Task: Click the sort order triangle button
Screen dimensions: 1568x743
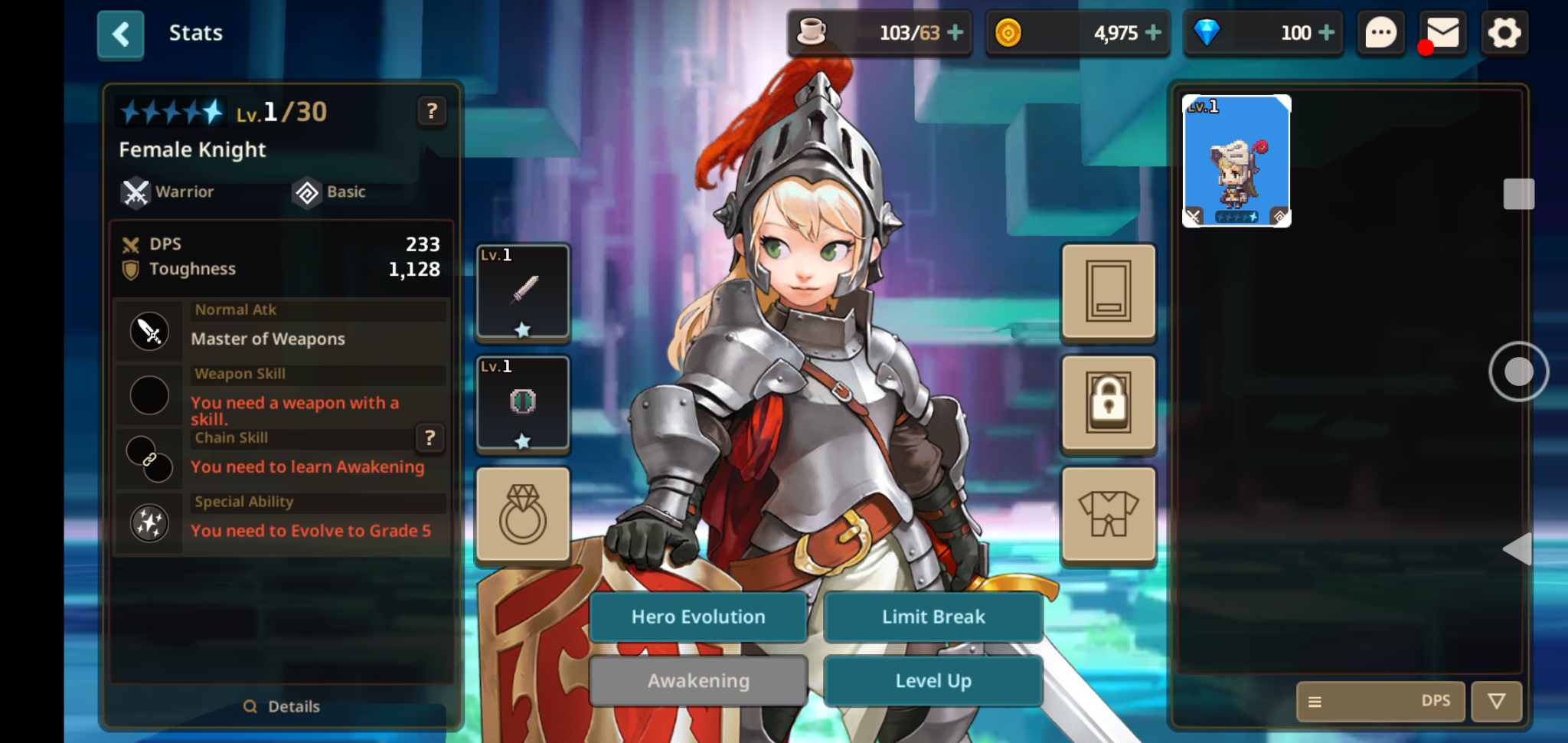Action: [1495, 701]
